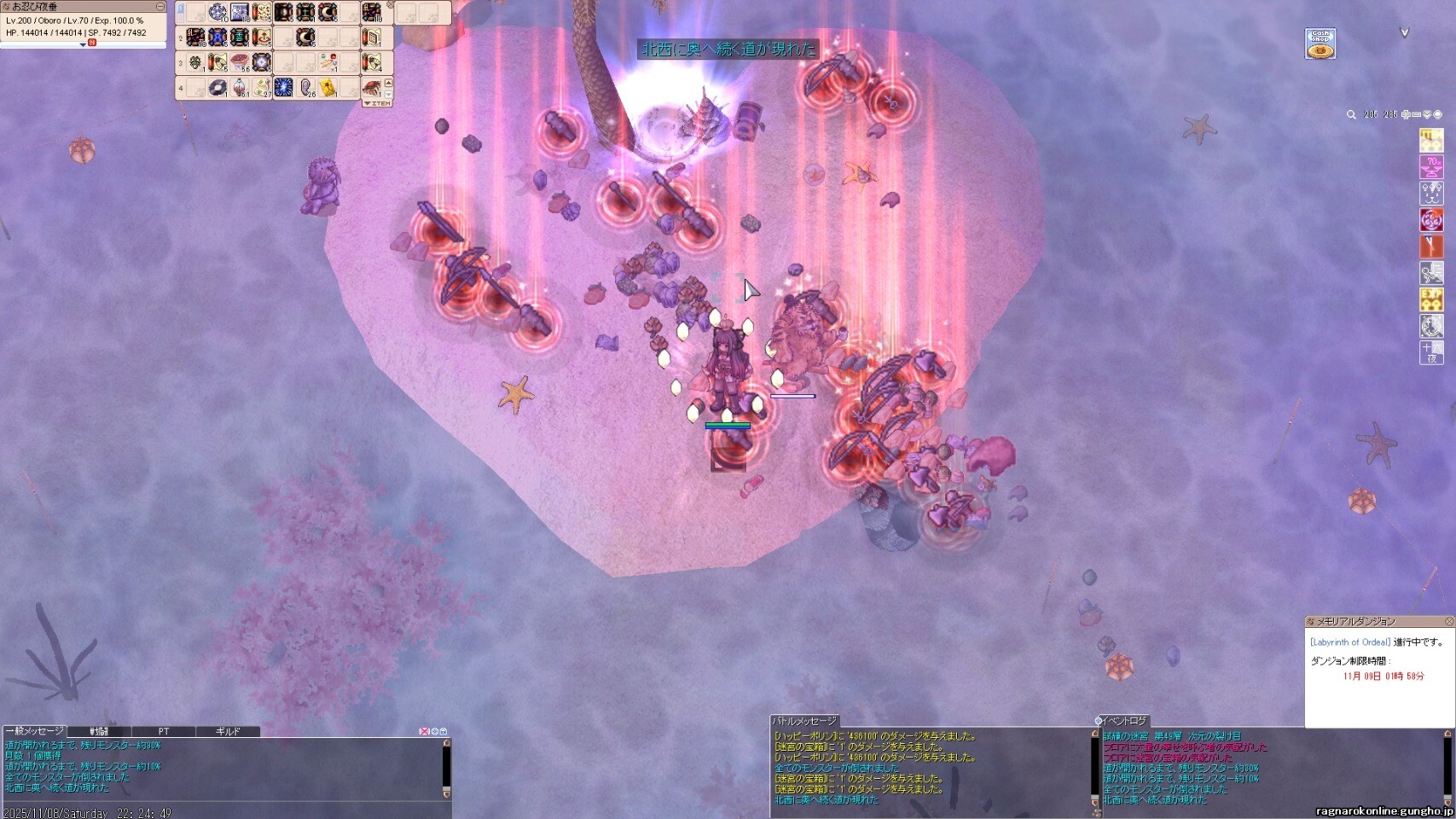1456x819 pixels.
Task: Click the EXP boost status icon
Action: pyautogui.click(x=1430, y=299)
